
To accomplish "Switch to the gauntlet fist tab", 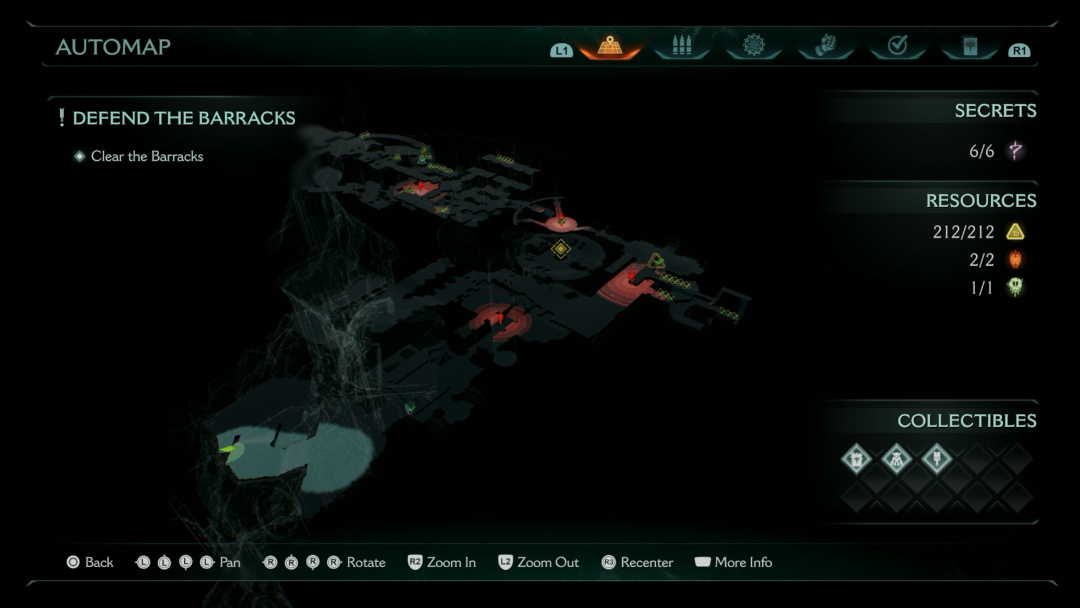I will click(x=826, y=46).
